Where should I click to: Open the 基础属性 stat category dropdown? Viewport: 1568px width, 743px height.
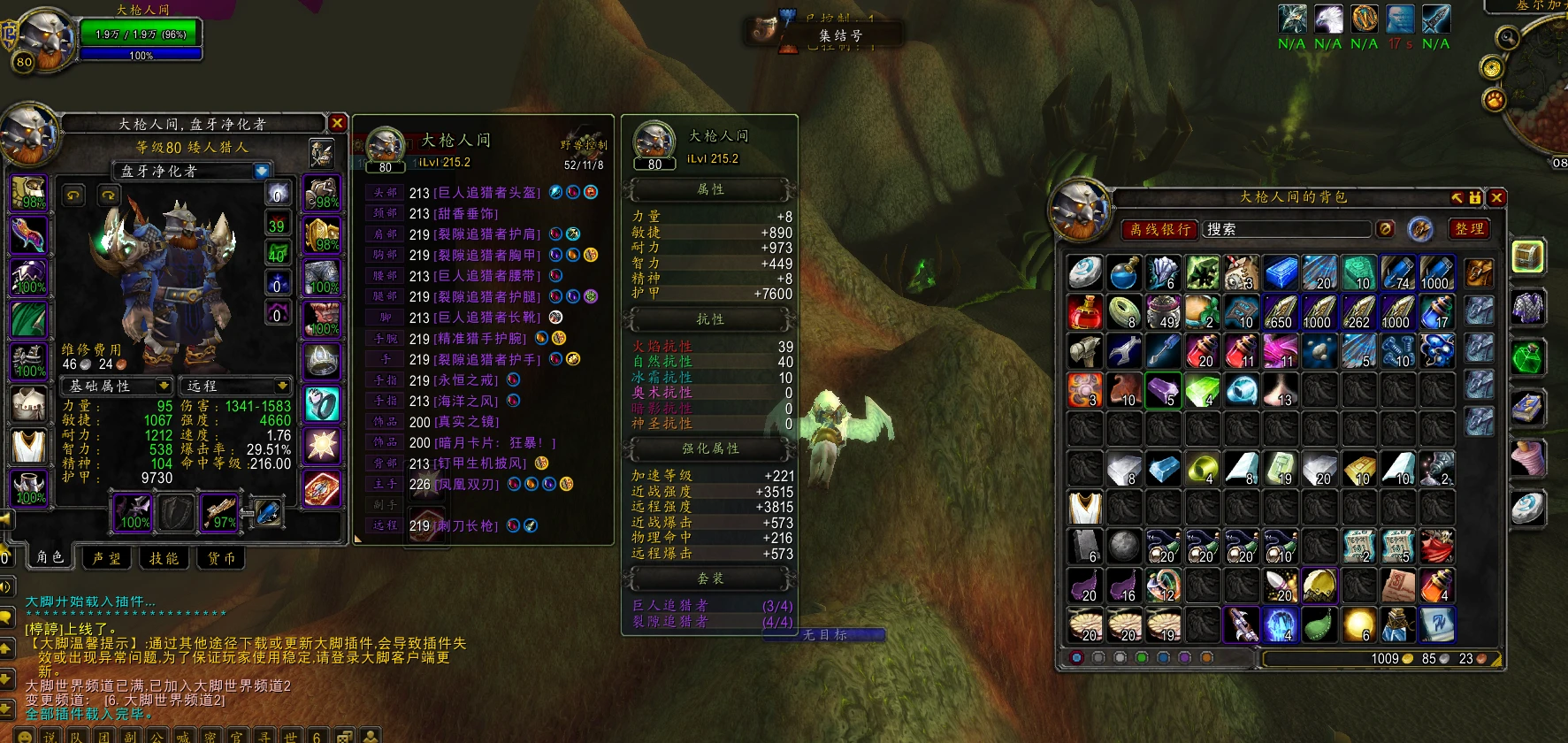coord(164,386)
